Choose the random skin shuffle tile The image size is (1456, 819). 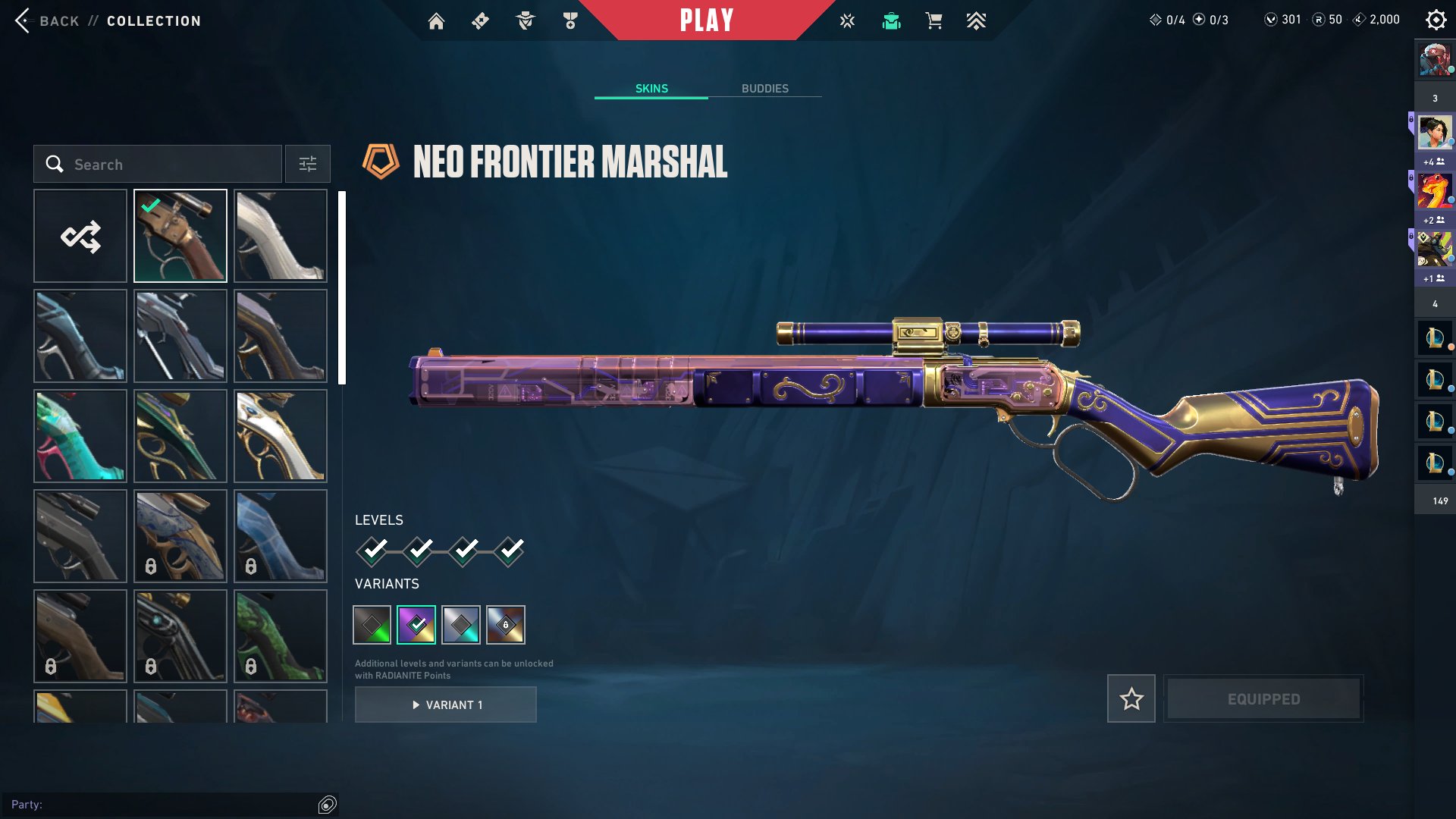pos(80,236)
